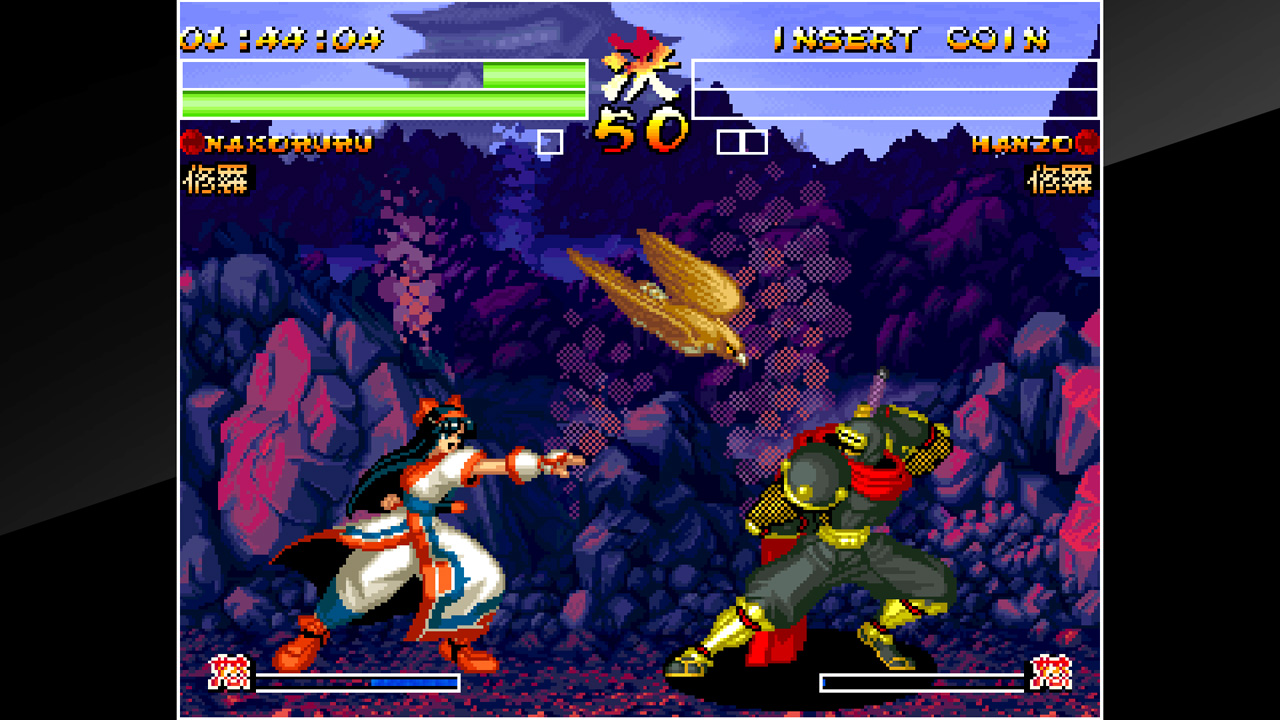Click Nakoruru's rage 怒 icon bottom left
This screenshot has height=720, width=1280.
[x=230, y=672]
